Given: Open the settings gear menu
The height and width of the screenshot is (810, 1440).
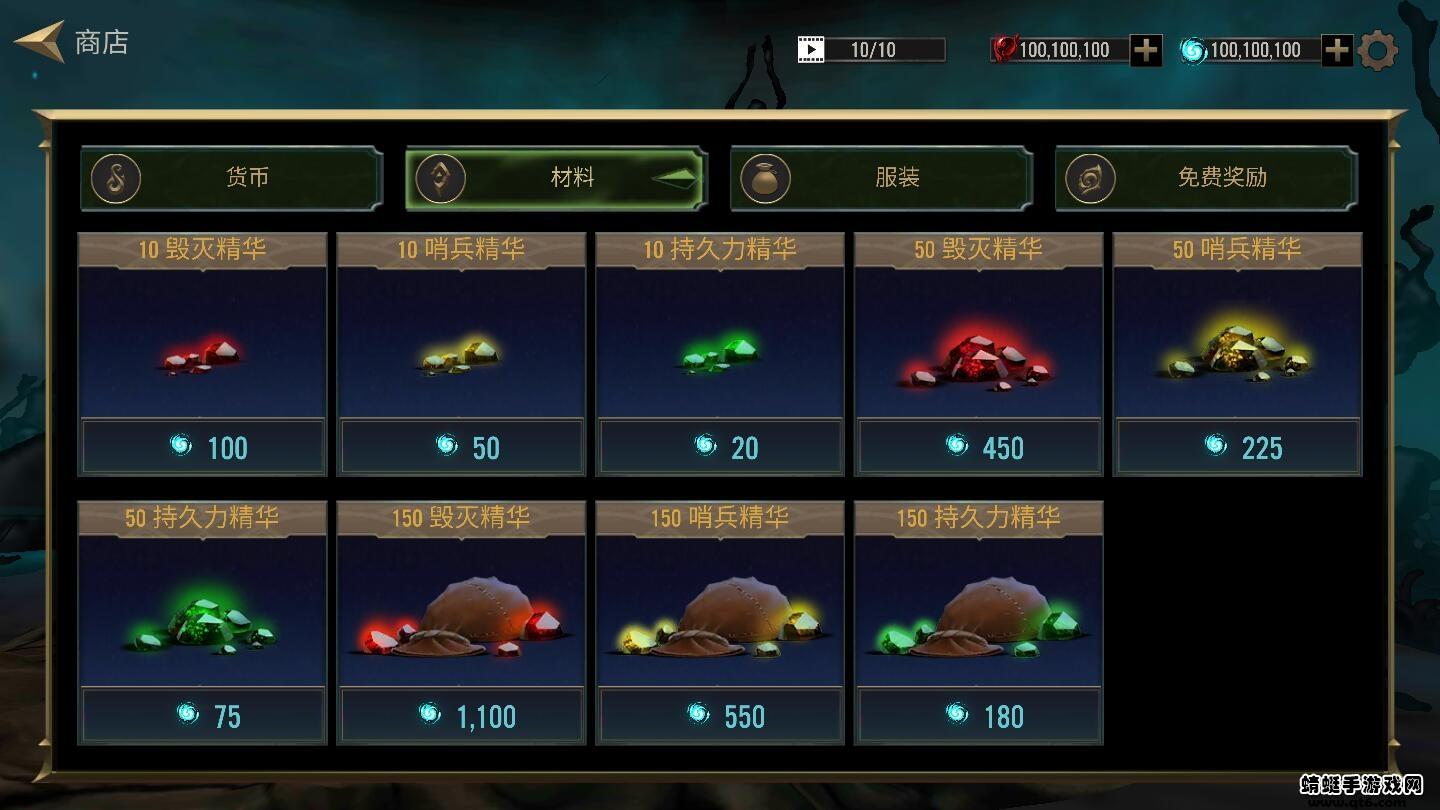Looking at the screenshot, I should click(x=1379, y=49).
